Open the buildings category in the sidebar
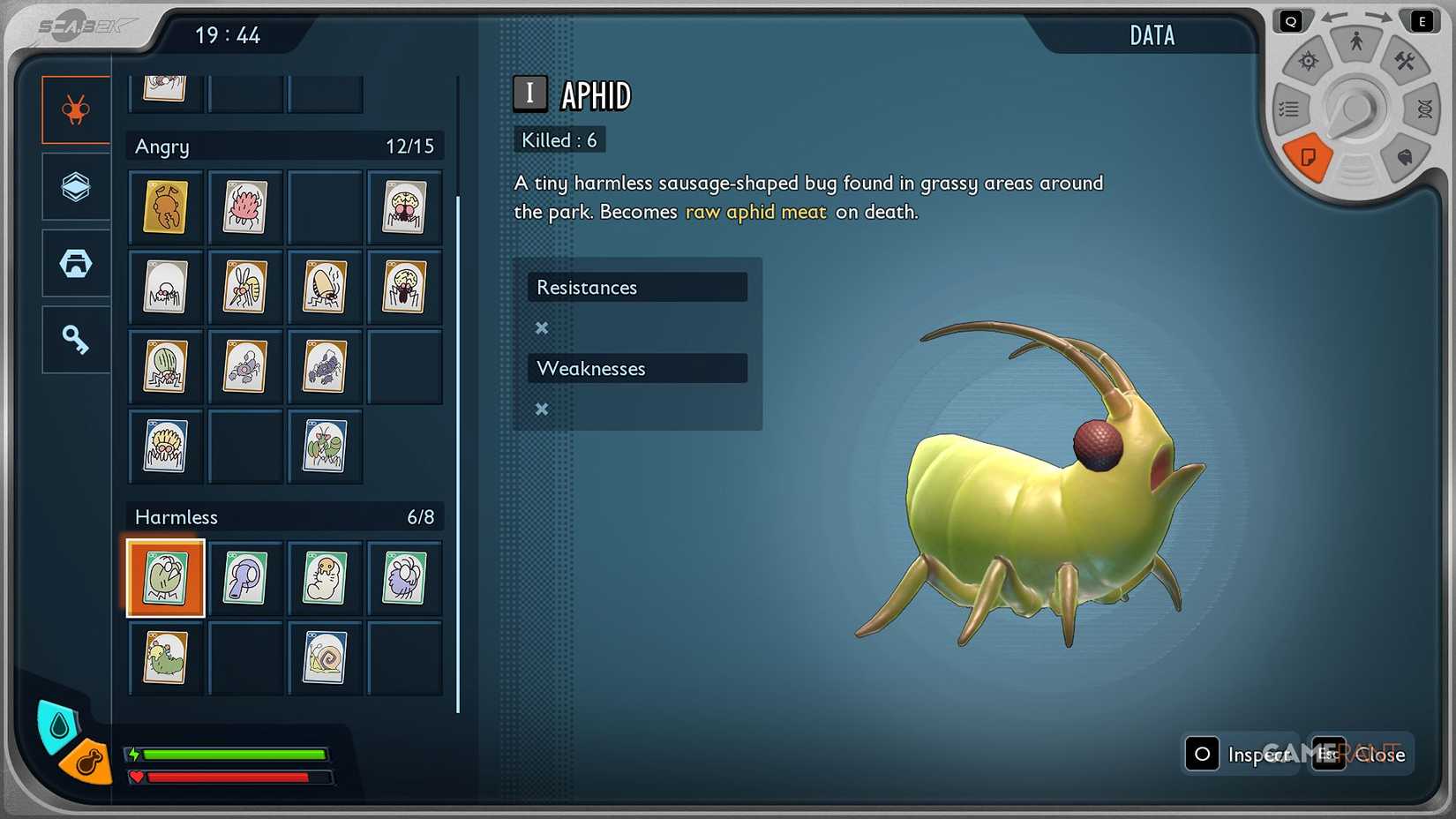The height and width of the screenshot is (819, 1456). 75,263
